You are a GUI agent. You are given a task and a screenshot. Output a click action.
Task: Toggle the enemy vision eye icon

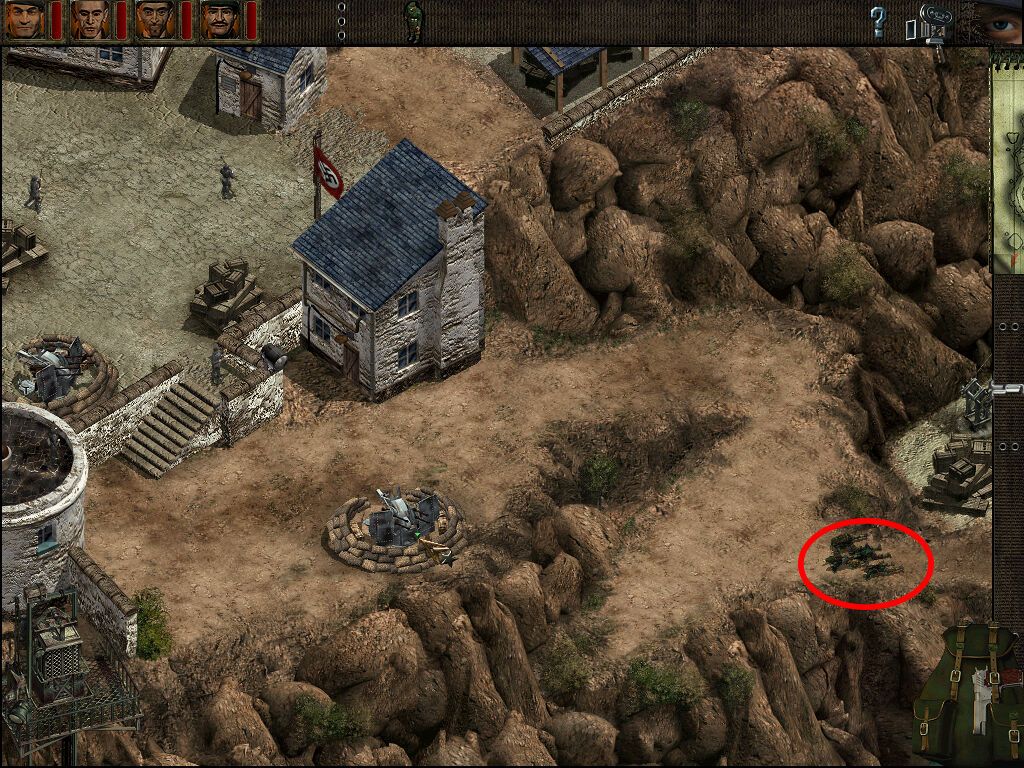point(998,20)
